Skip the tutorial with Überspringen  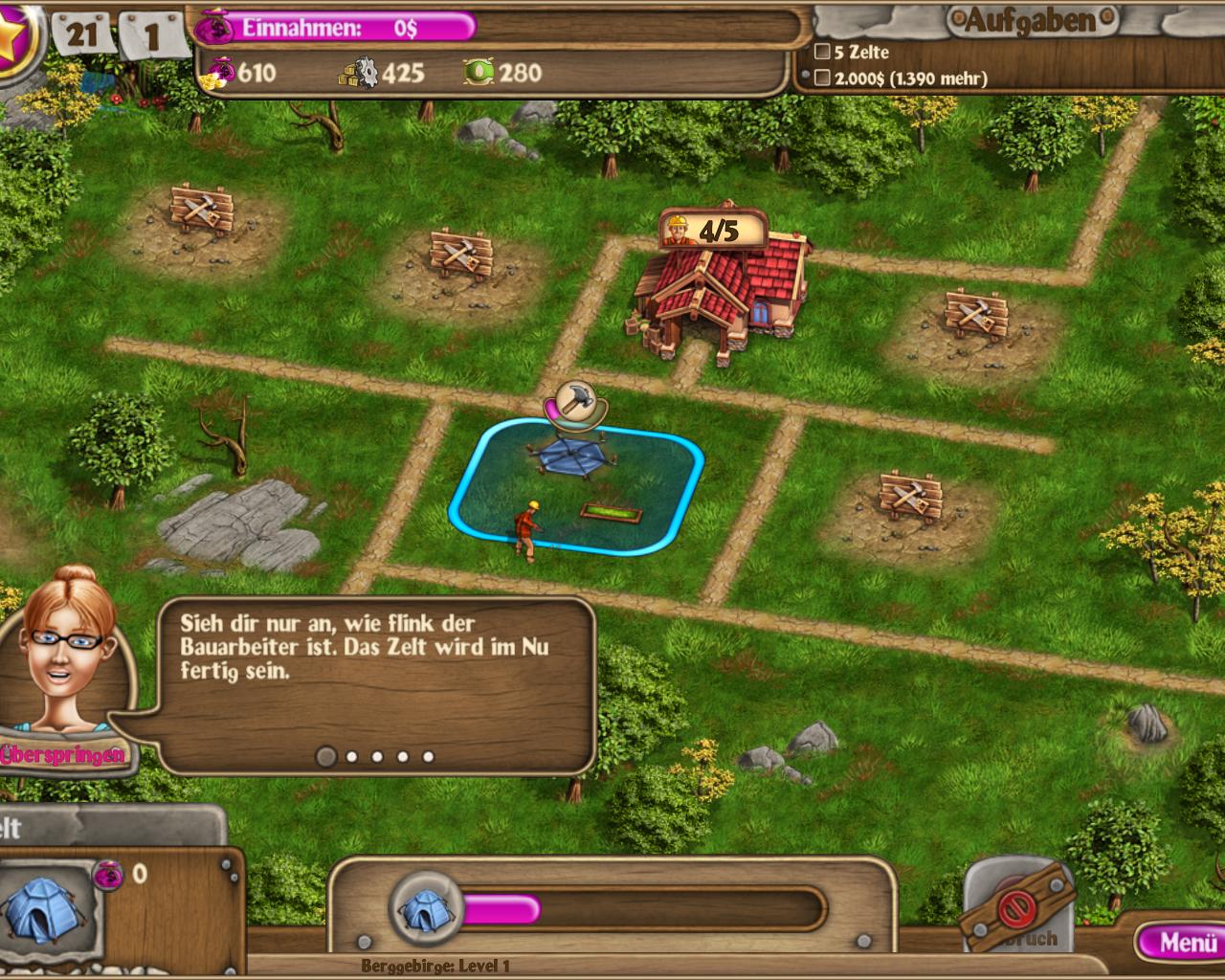(63, 754)
